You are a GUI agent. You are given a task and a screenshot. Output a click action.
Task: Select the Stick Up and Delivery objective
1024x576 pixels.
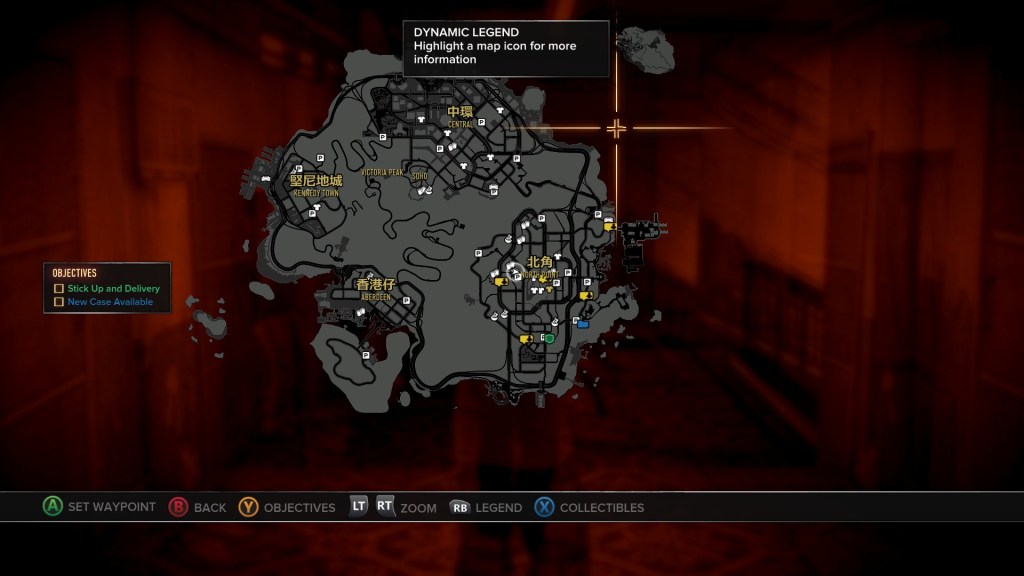pos(113,289)
